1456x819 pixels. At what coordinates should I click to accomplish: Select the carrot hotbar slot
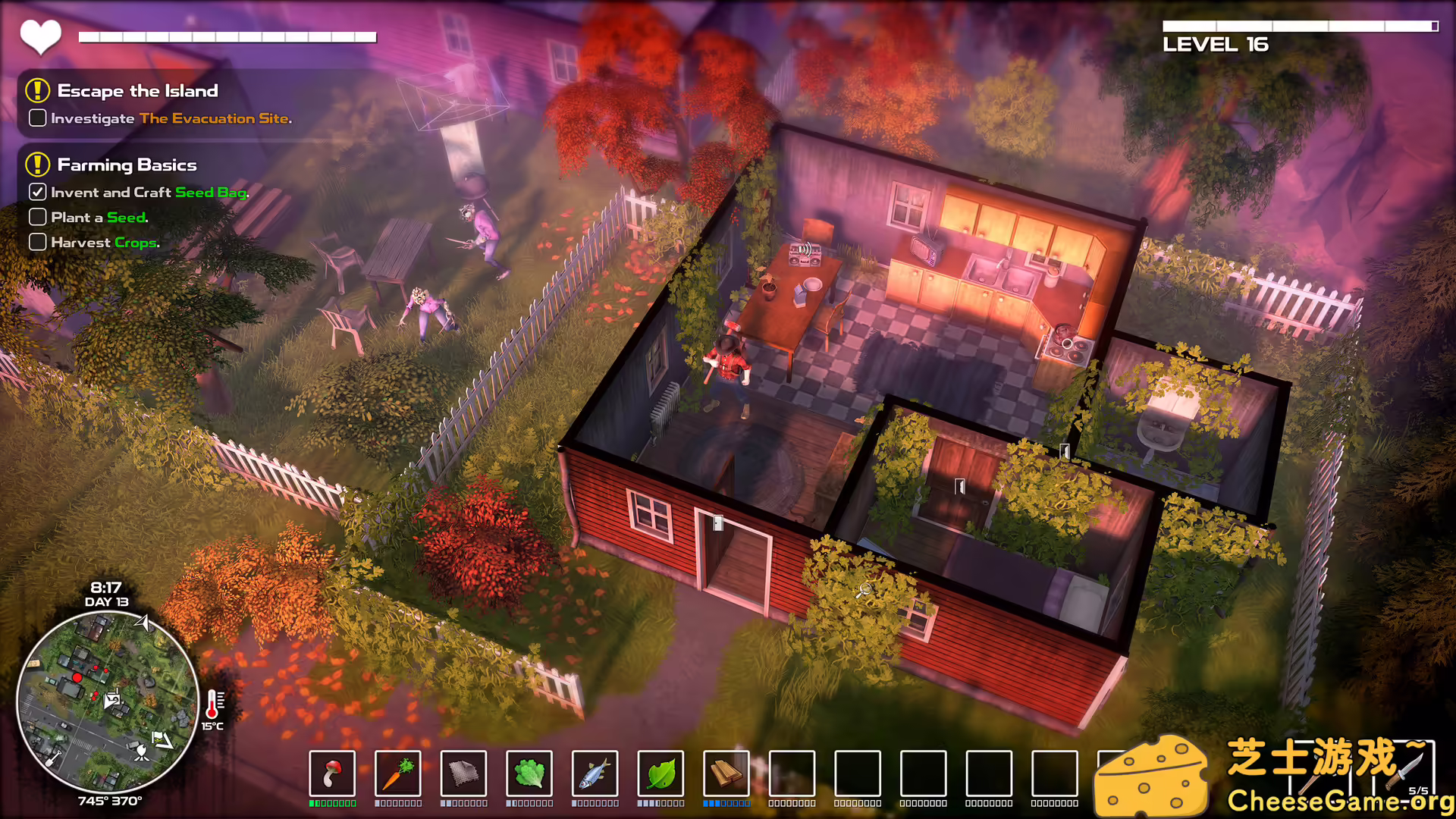click(x=398, y=773)
